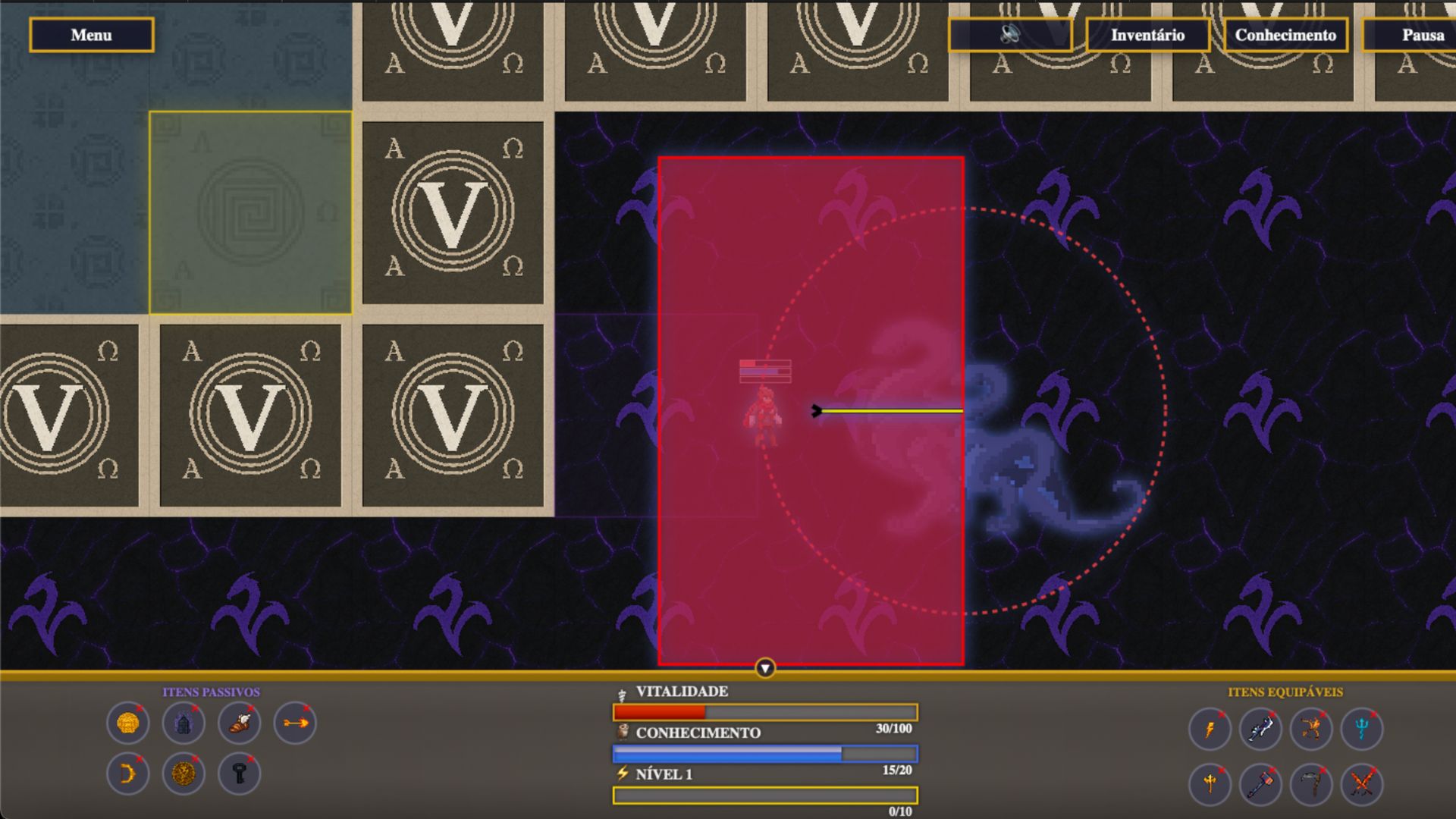Choose the scythe equippable item
1456x819 pixels.
1311,783
